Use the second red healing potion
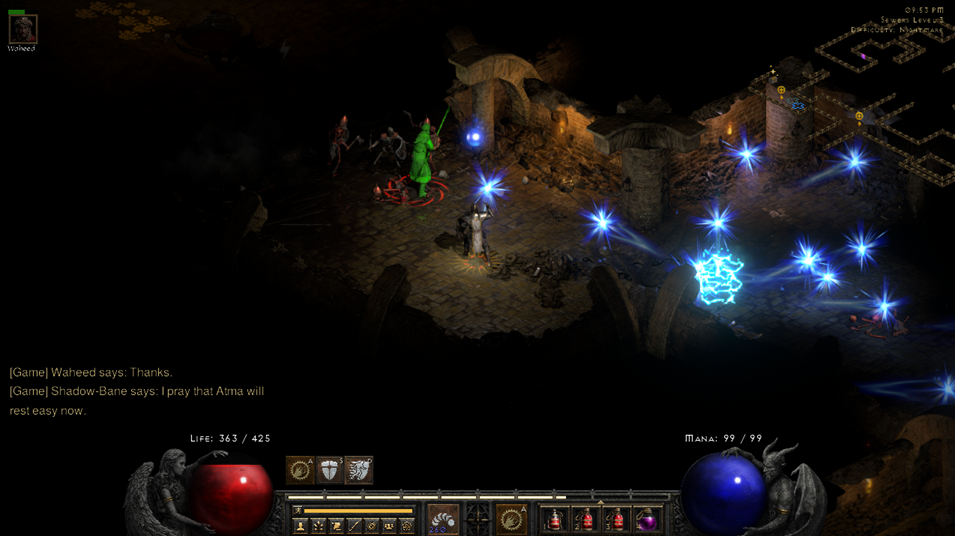The image size is (955, 536). 587,520
